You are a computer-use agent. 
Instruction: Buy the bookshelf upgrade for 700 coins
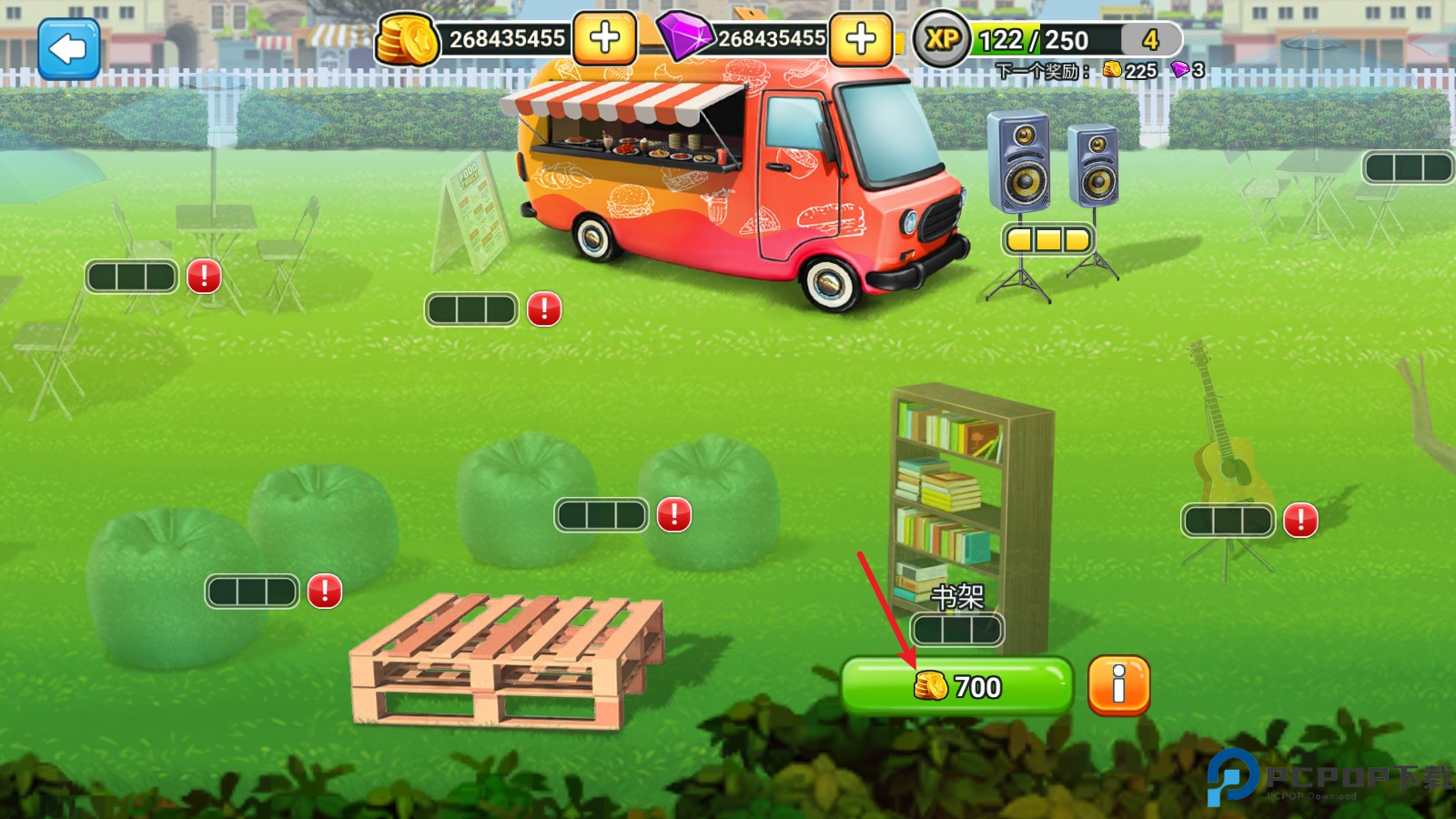click(x=956, y=686)
